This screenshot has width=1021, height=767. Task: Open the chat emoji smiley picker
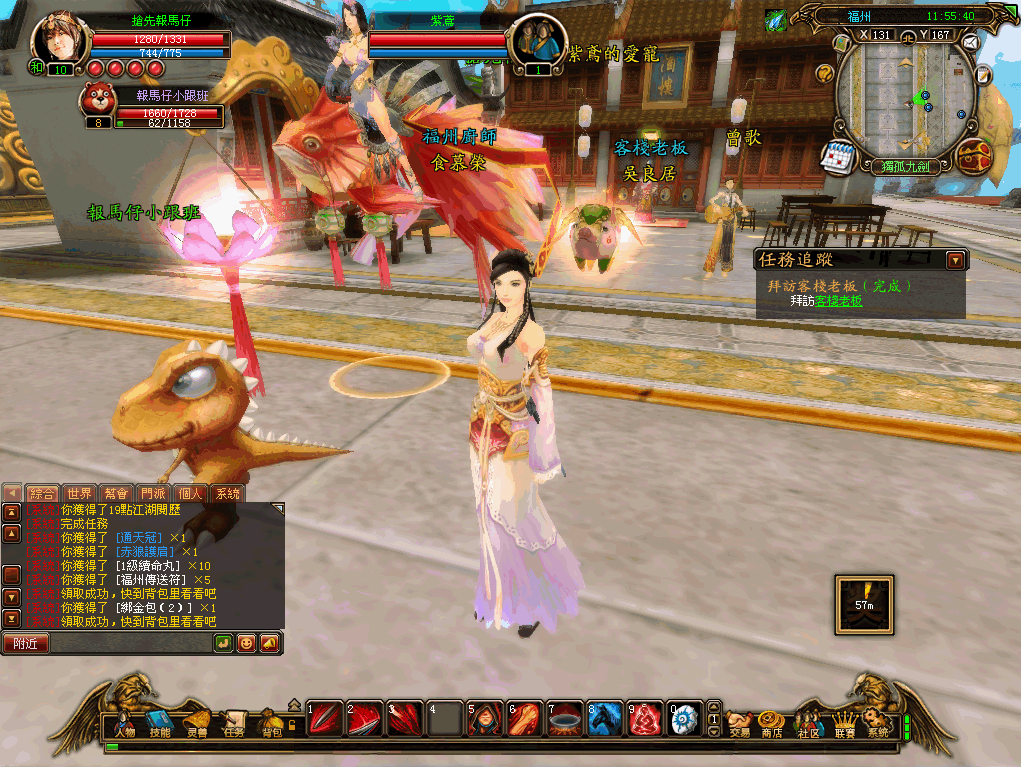(x=246, y=643)
